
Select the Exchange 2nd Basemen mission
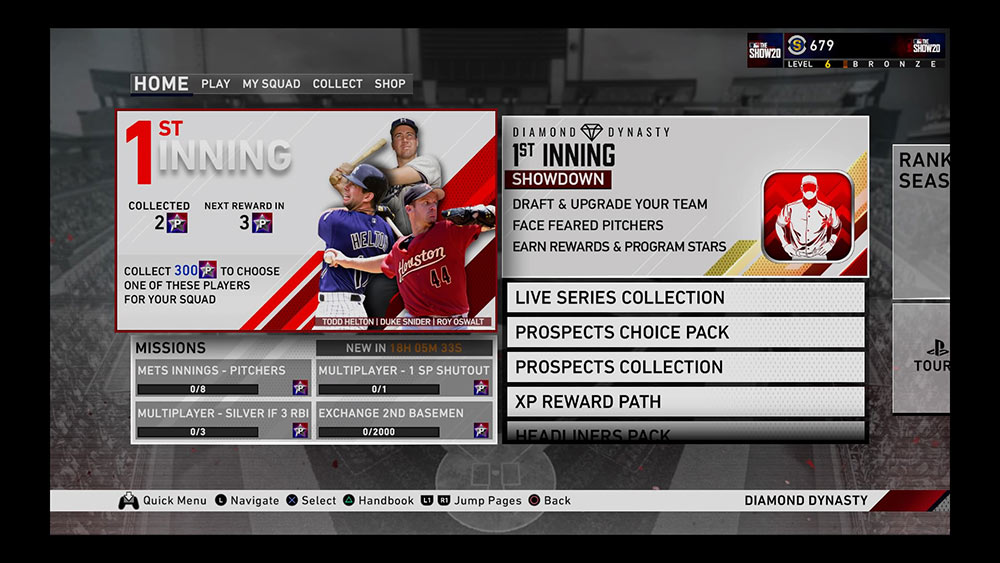tap(404, 421)
